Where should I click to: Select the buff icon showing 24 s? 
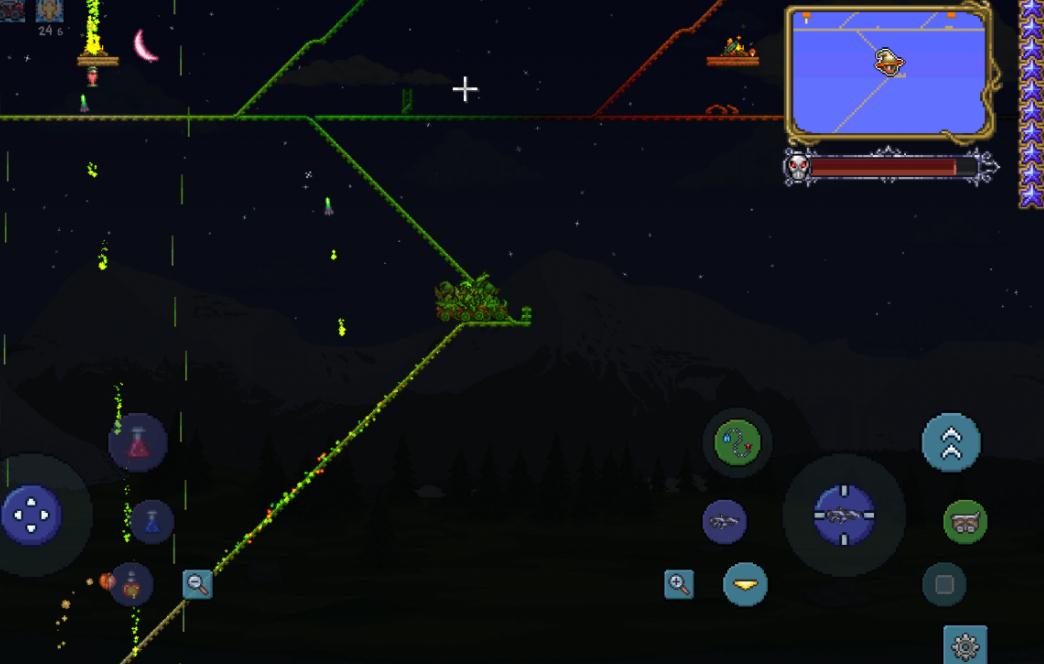50,11
